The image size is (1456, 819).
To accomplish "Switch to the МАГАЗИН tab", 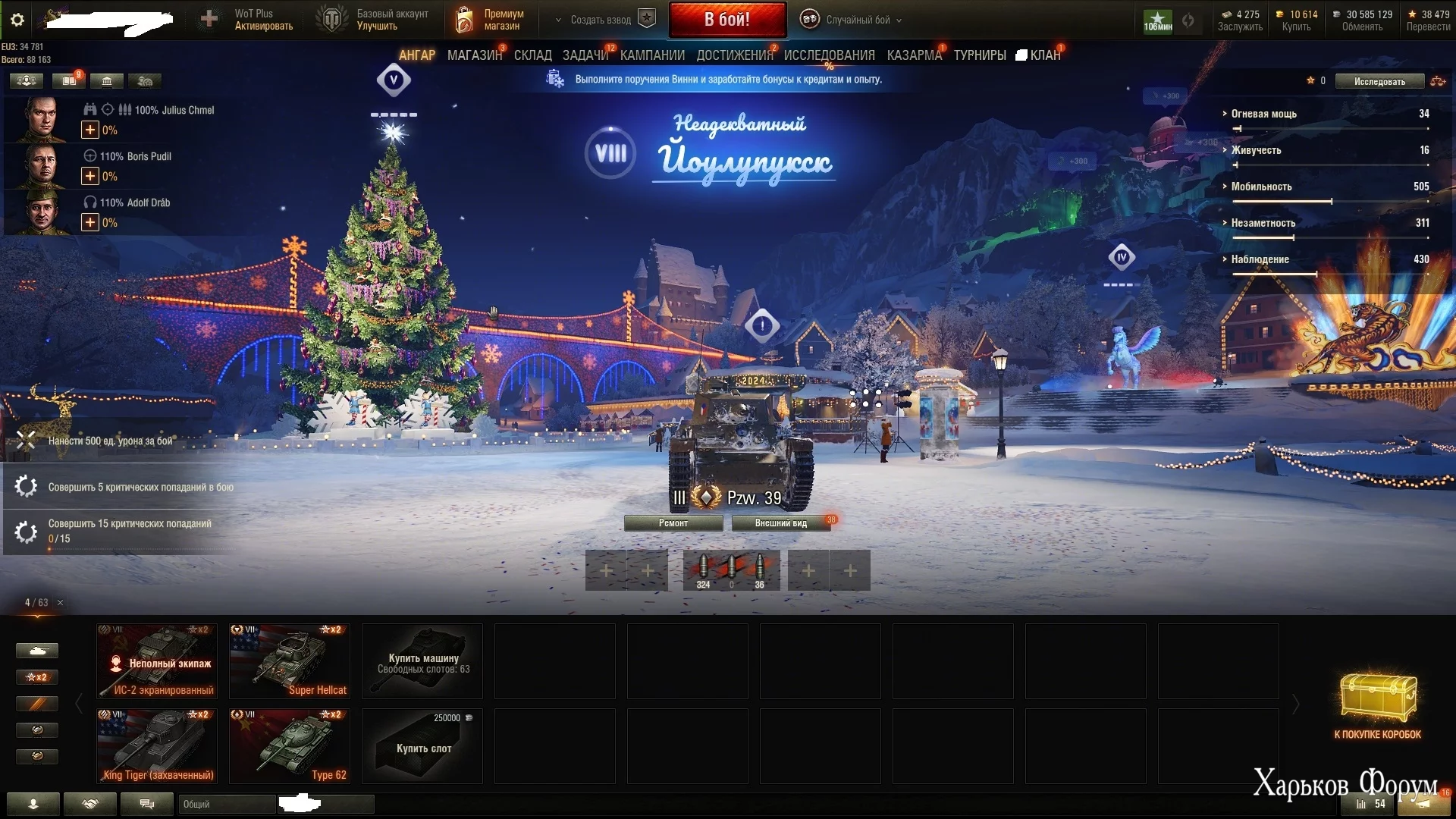I will (x=474, y=55).
